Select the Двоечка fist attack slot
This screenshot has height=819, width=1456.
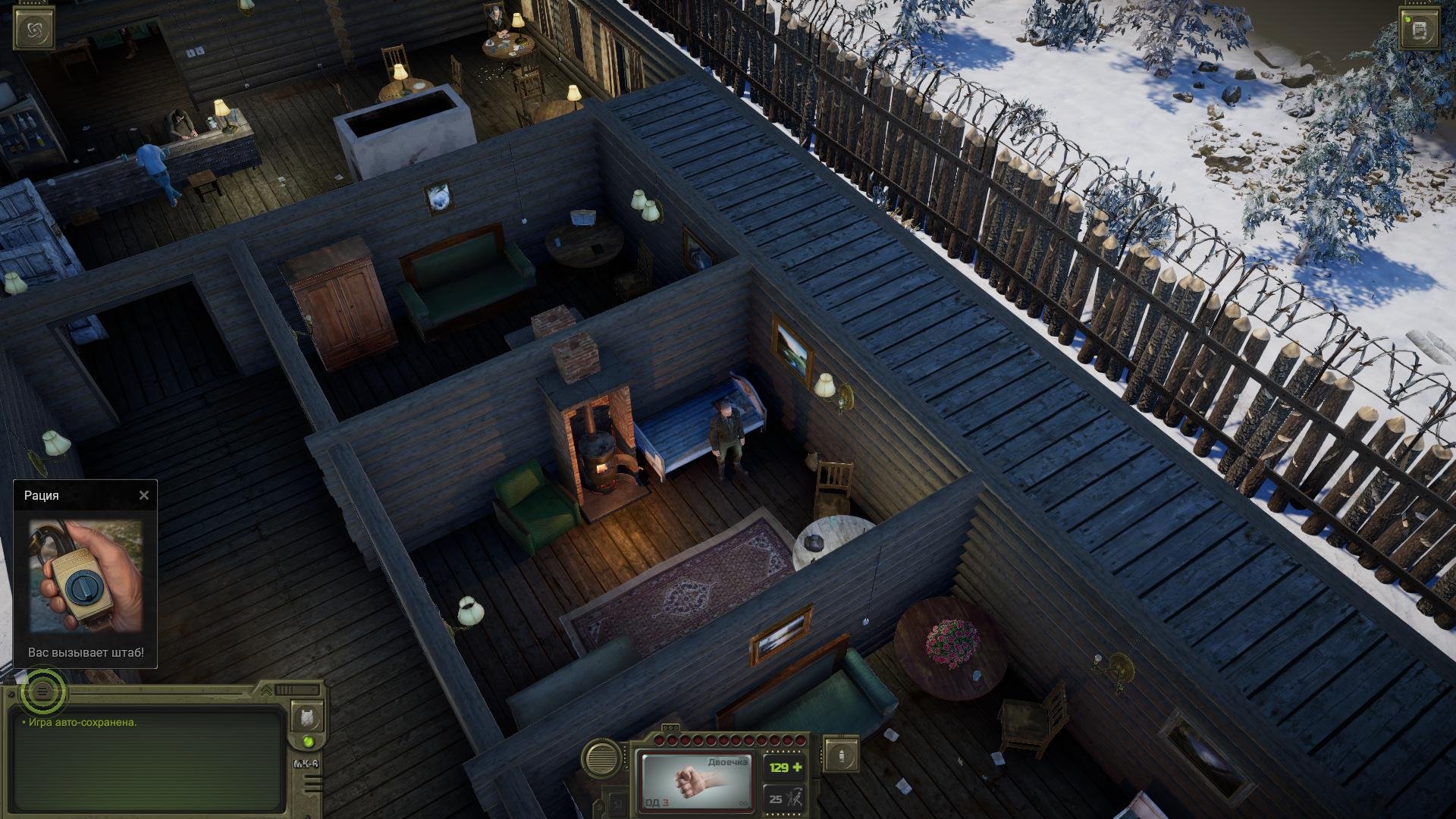point(696,780)
